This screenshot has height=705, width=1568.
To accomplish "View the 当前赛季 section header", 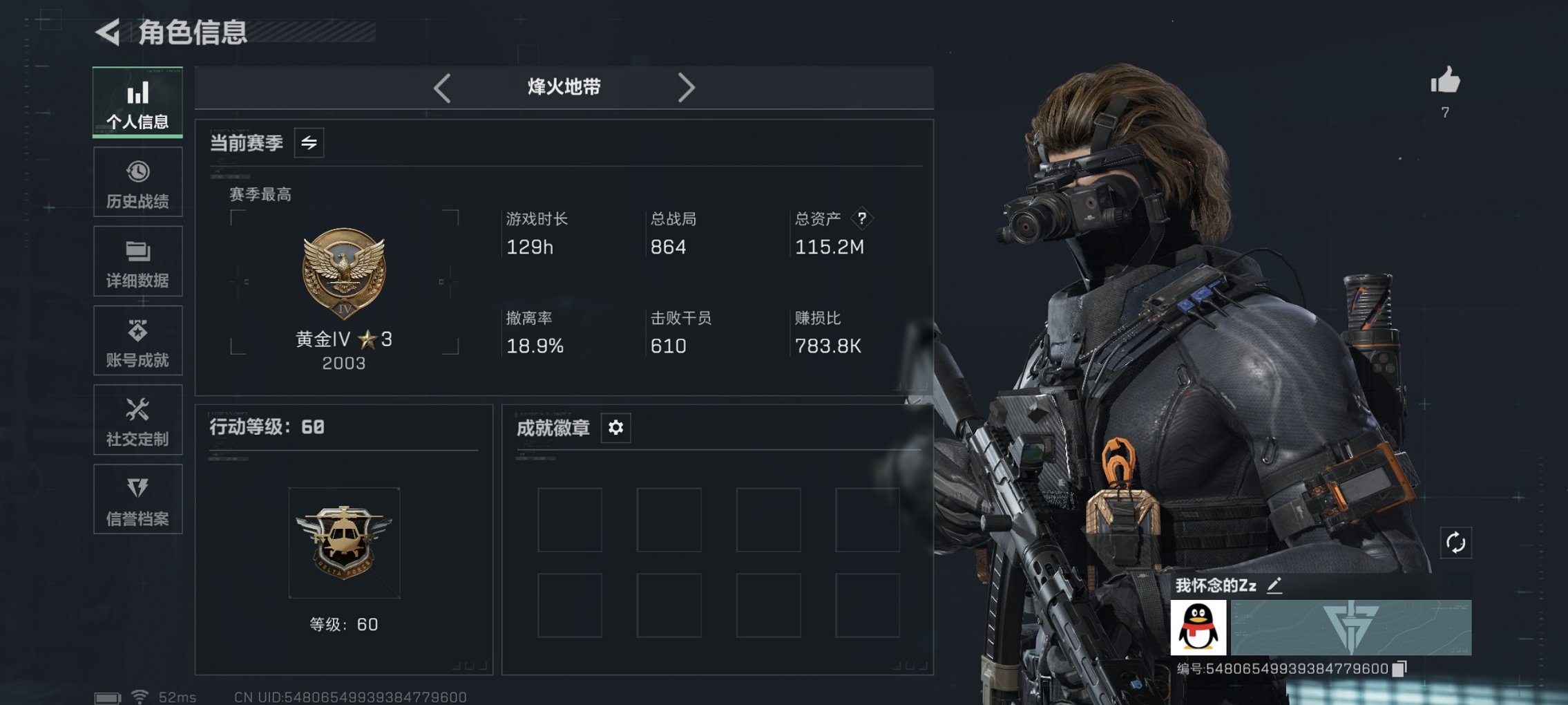I will (247, 144).
